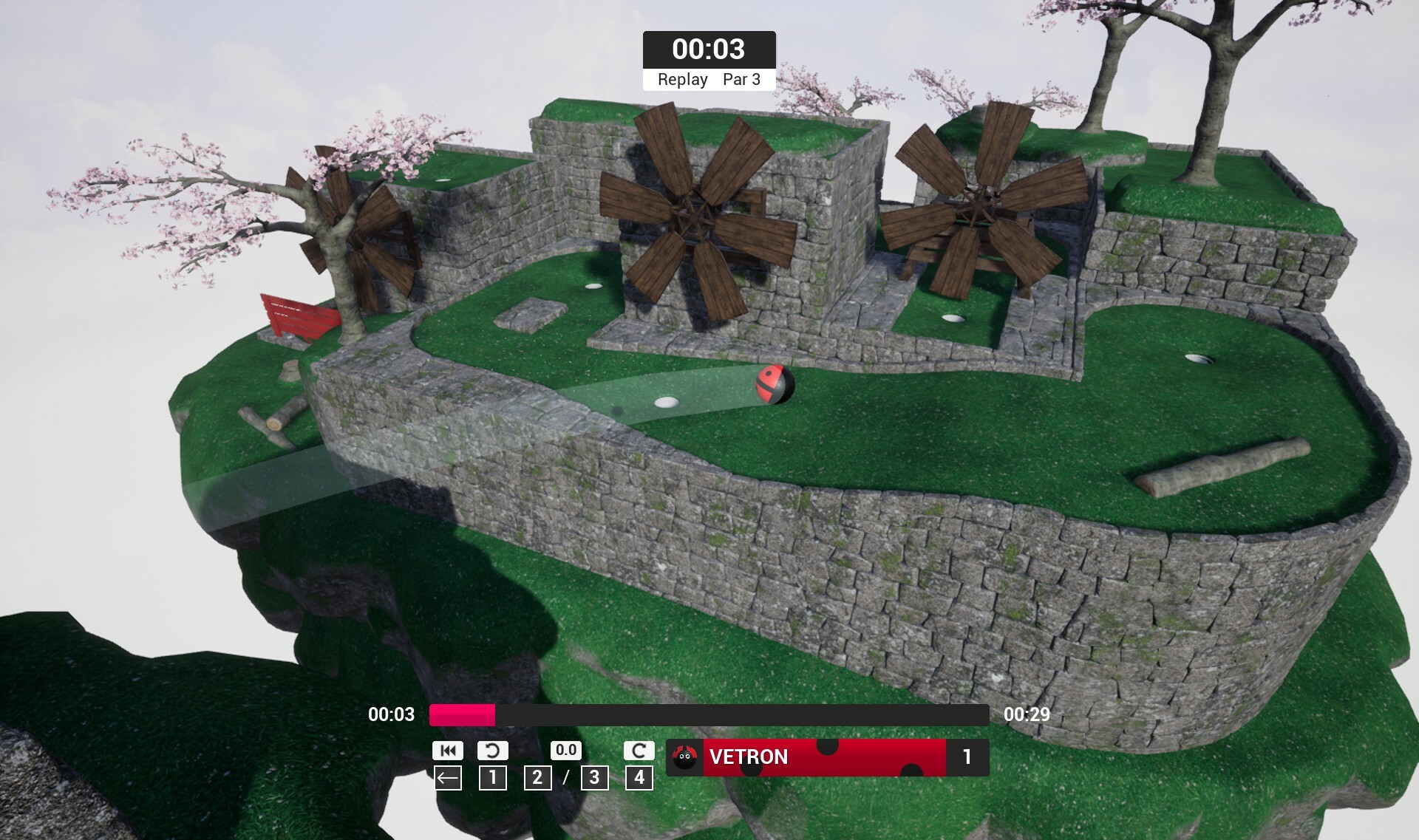Select the VETRON player row
Screen dimensions: 1419x840
click(827, 757)
